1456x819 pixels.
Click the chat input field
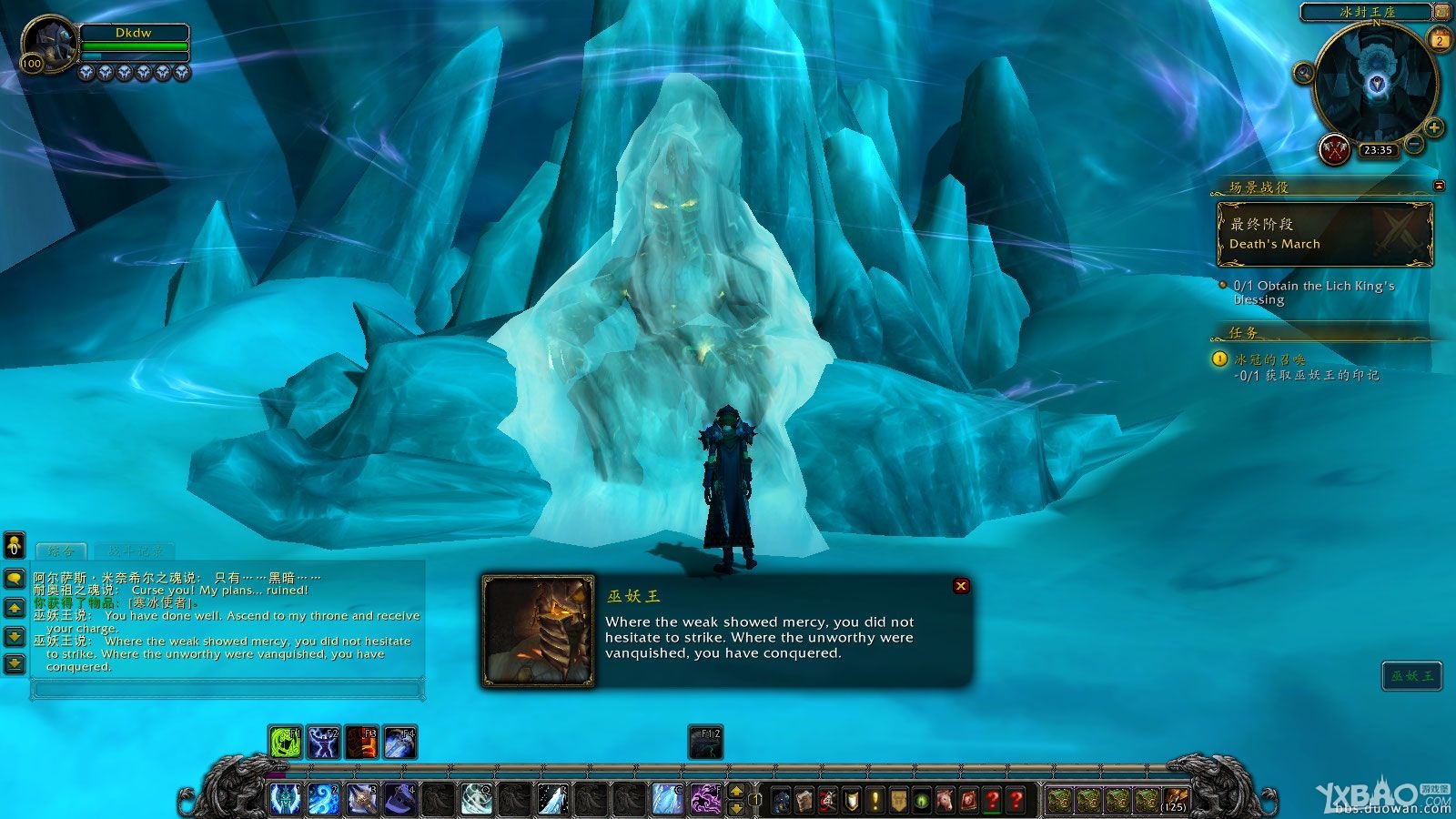pos(227,691)
